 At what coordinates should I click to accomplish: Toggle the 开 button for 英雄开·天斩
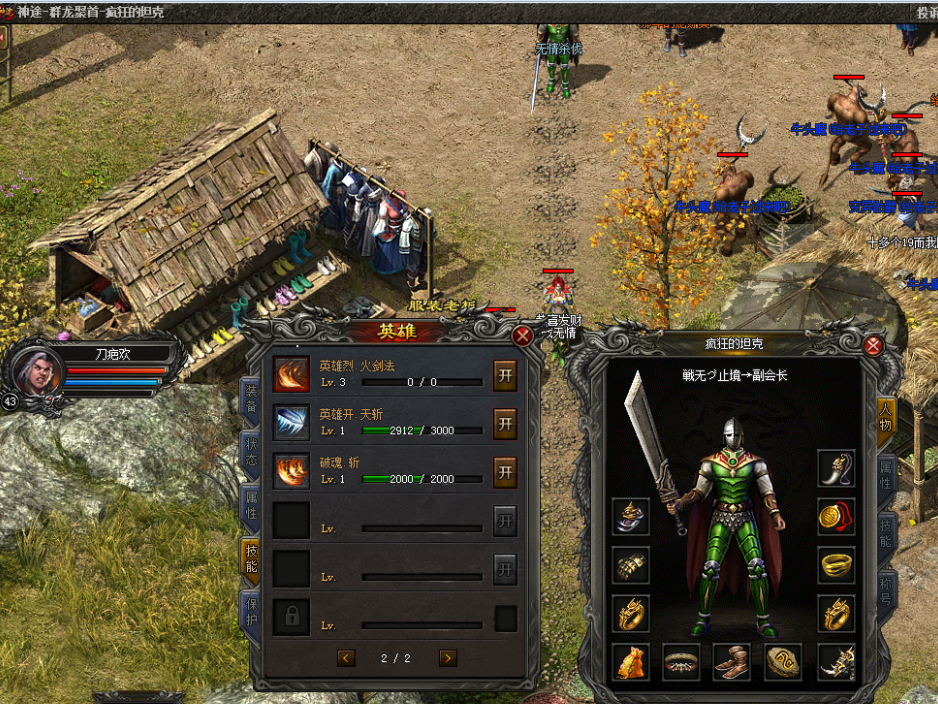pos(505,422)
